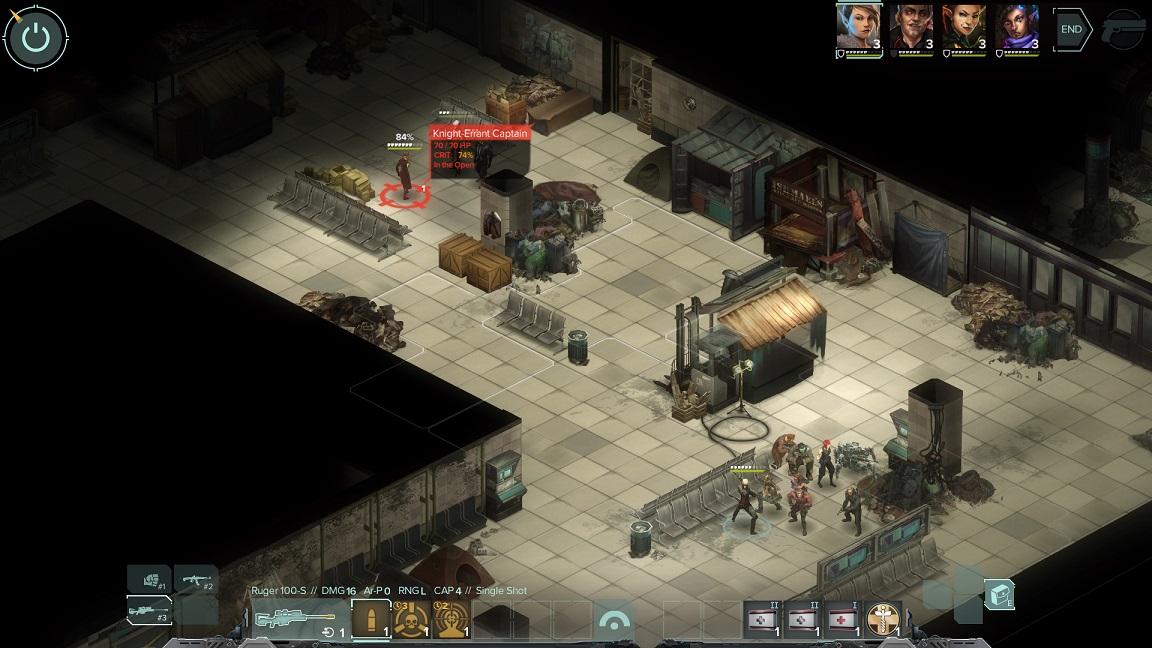Open the inventory bag icon
The width and height of the screenshot is (1152, 648).
pos(999,595)
